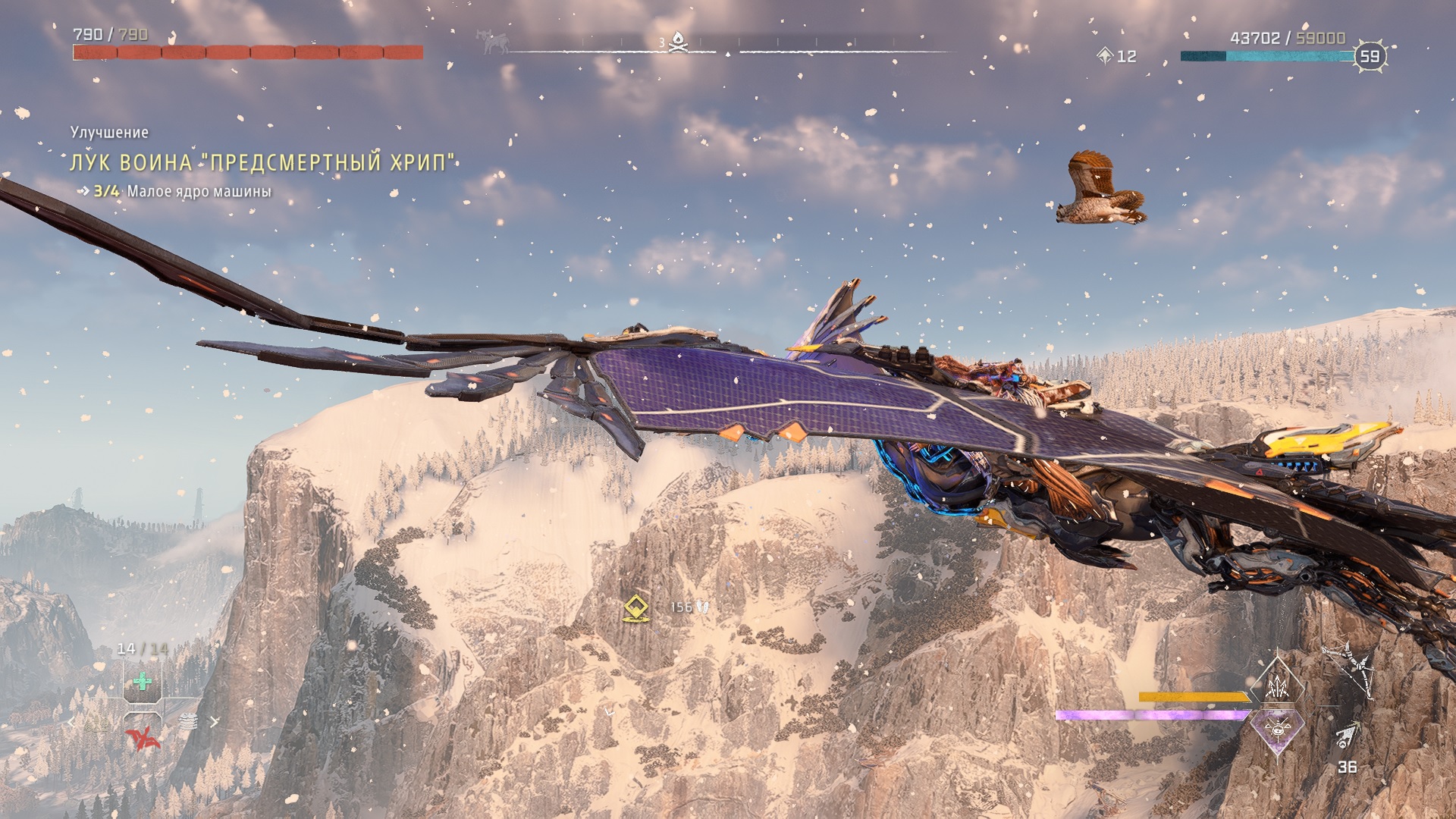Viewport: 1456px width, 819px height.
Task: Trigger the purple Valor Surge diamond
Action: pyautogui.click(x=1278, y=730)
